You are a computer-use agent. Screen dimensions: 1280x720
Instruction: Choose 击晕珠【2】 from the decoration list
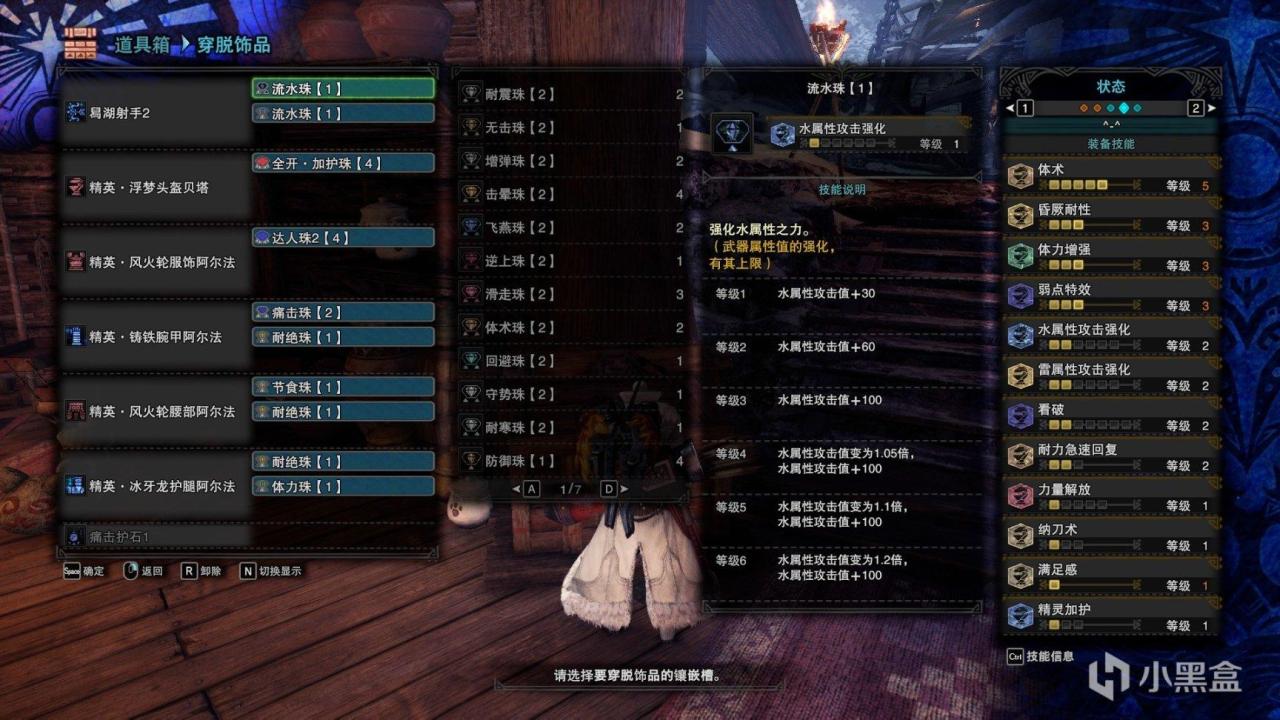(570, 194)
